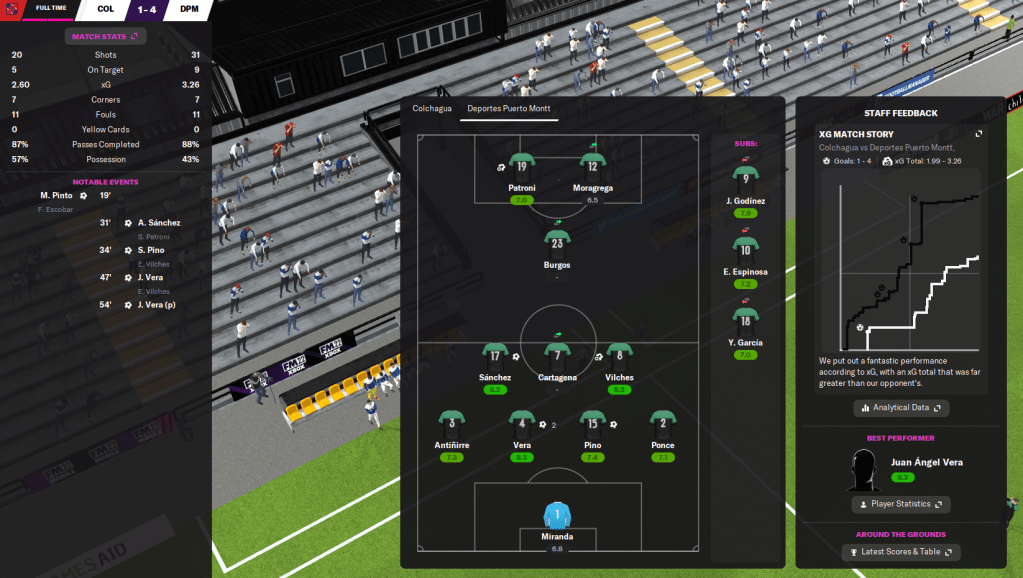View Player Statistics

coord(900,504)
